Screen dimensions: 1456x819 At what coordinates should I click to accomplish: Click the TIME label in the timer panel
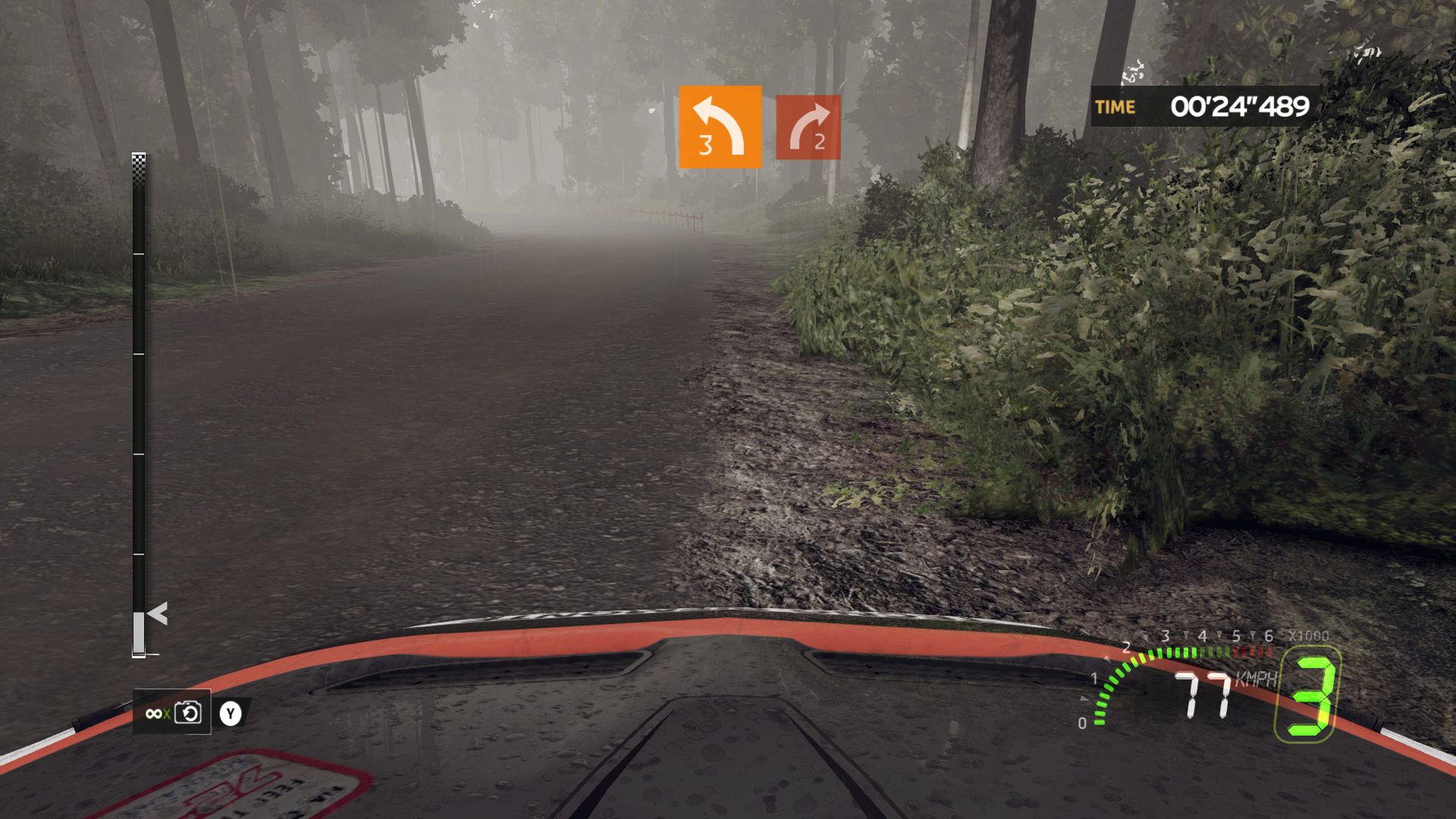click(1112, 107)
